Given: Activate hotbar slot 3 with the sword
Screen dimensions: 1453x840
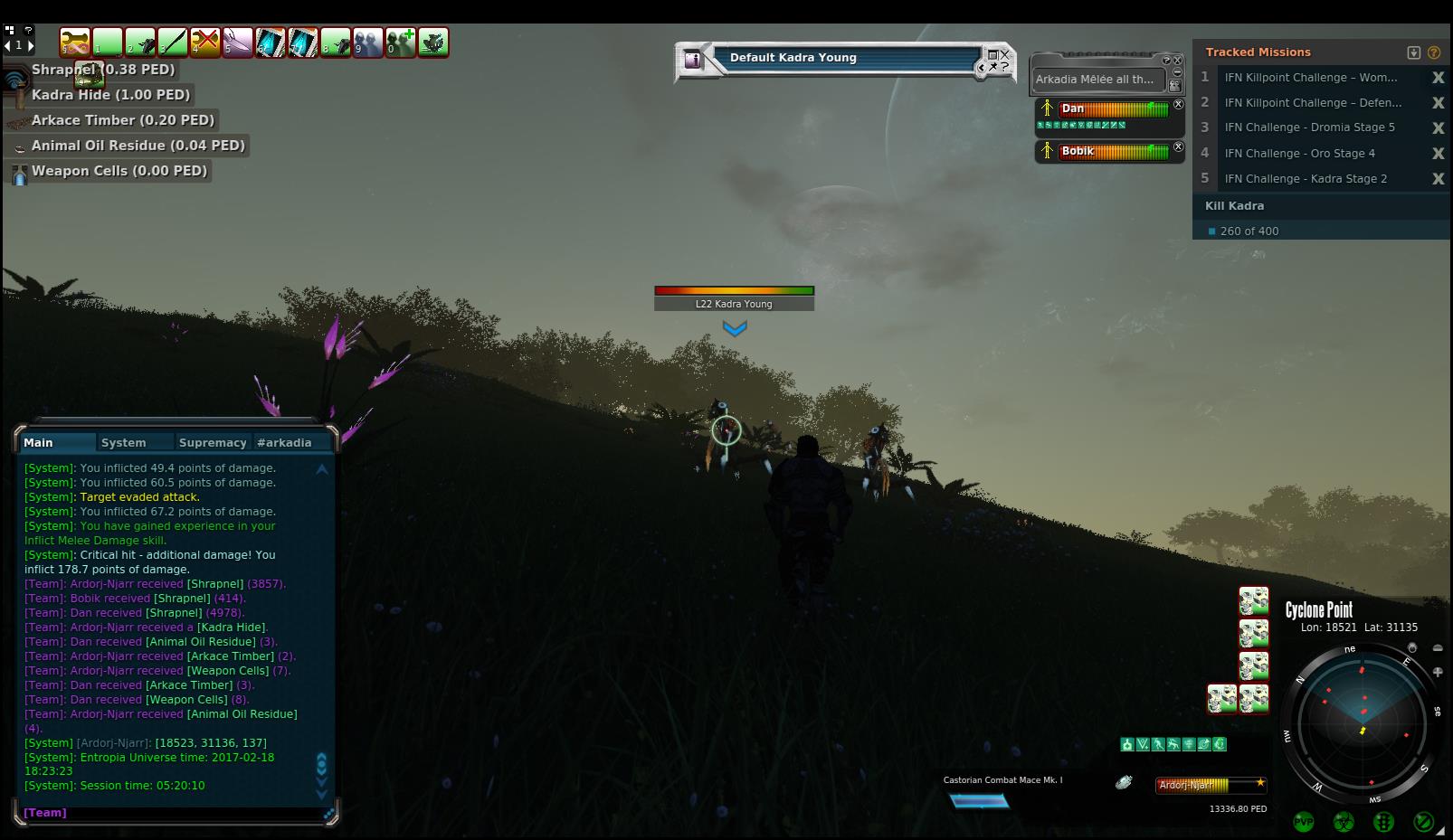Looking at the screenshot, I should 173,42.
